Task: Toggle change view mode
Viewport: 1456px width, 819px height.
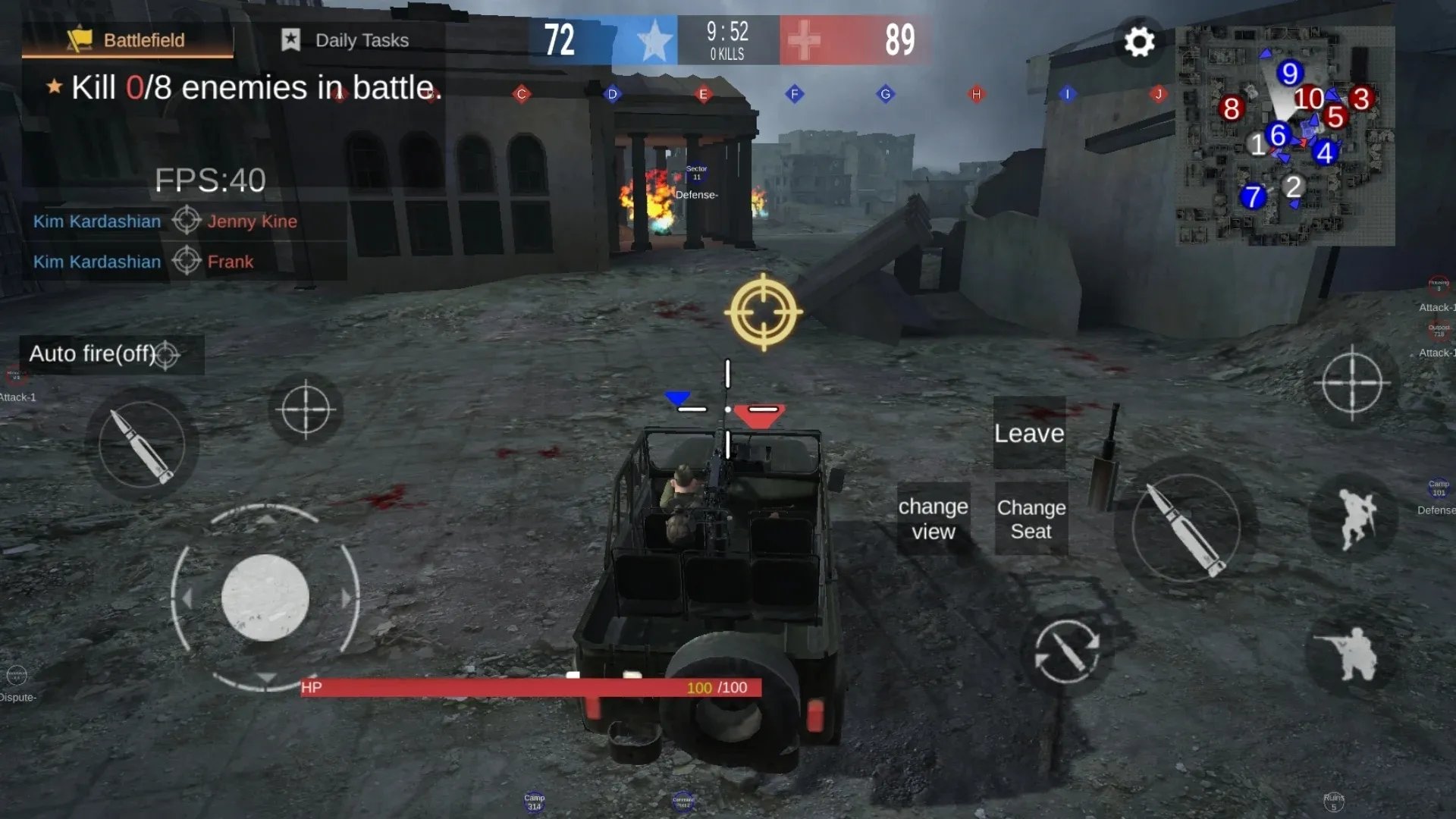Action: pyautogui.click(x=933, y=518)
